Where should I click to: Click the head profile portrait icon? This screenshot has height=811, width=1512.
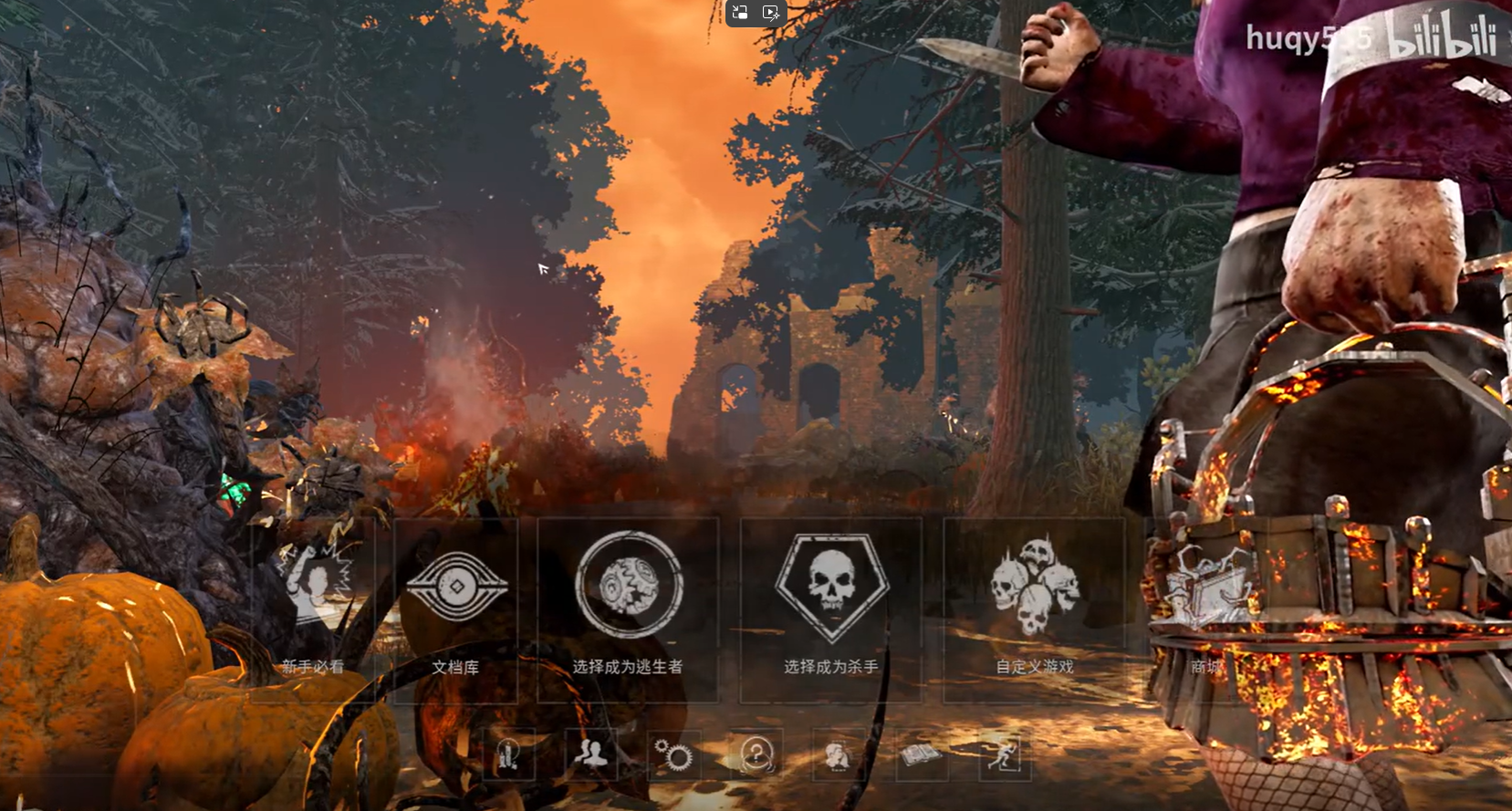click(x=838, y=755)
